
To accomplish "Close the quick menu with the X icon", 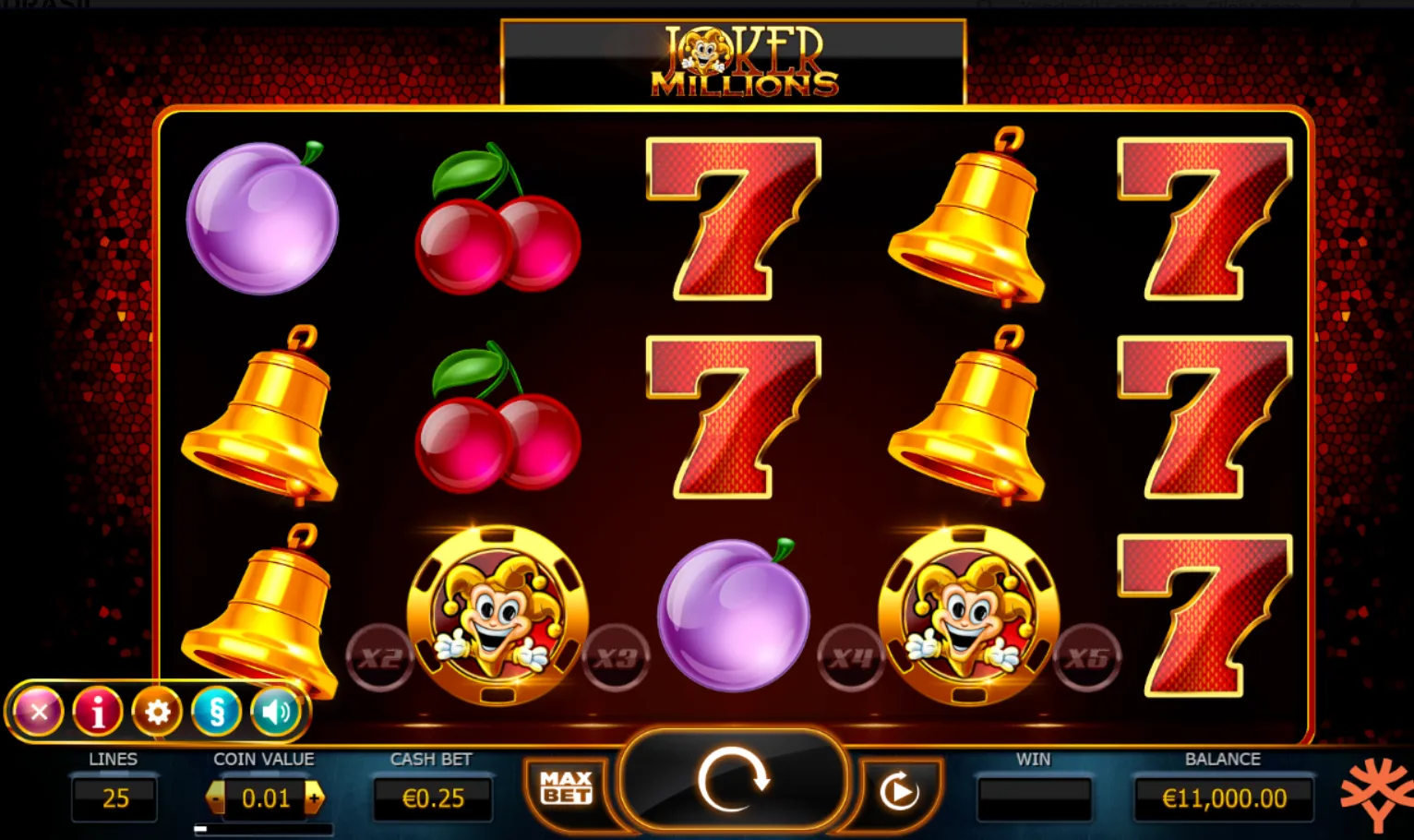I will [39, 711].
